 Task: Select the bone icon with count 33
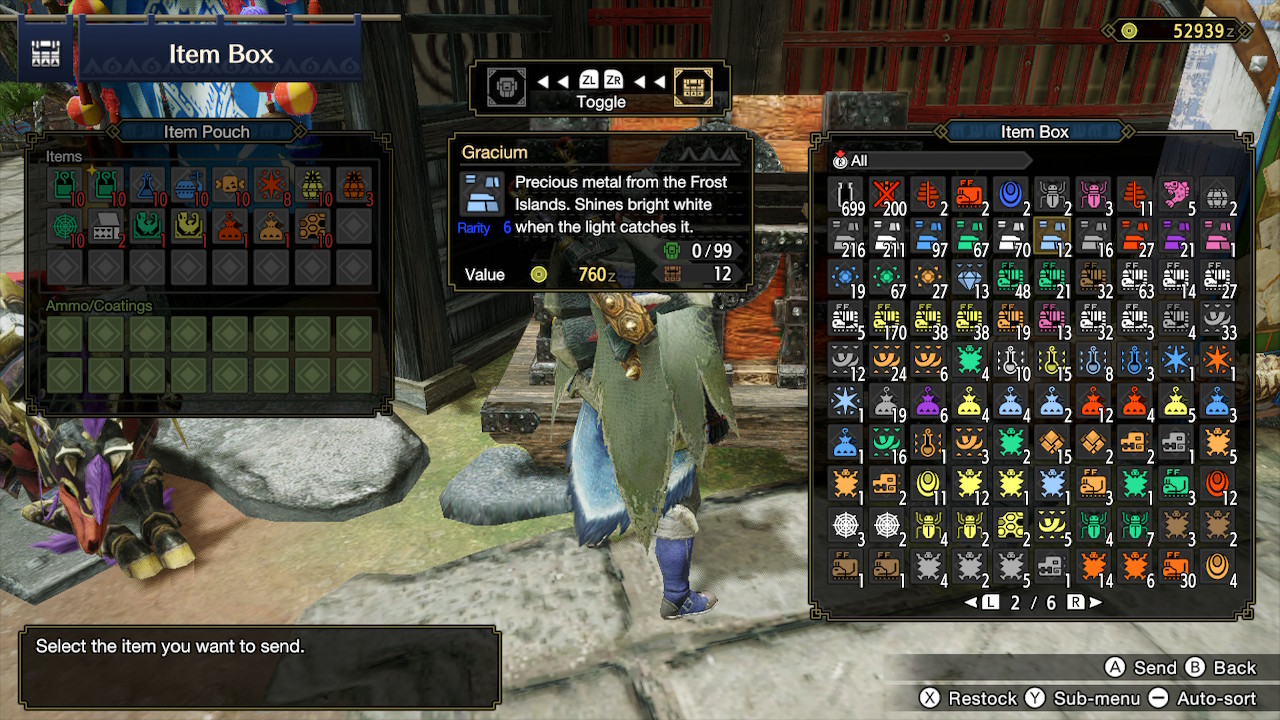1215,319
